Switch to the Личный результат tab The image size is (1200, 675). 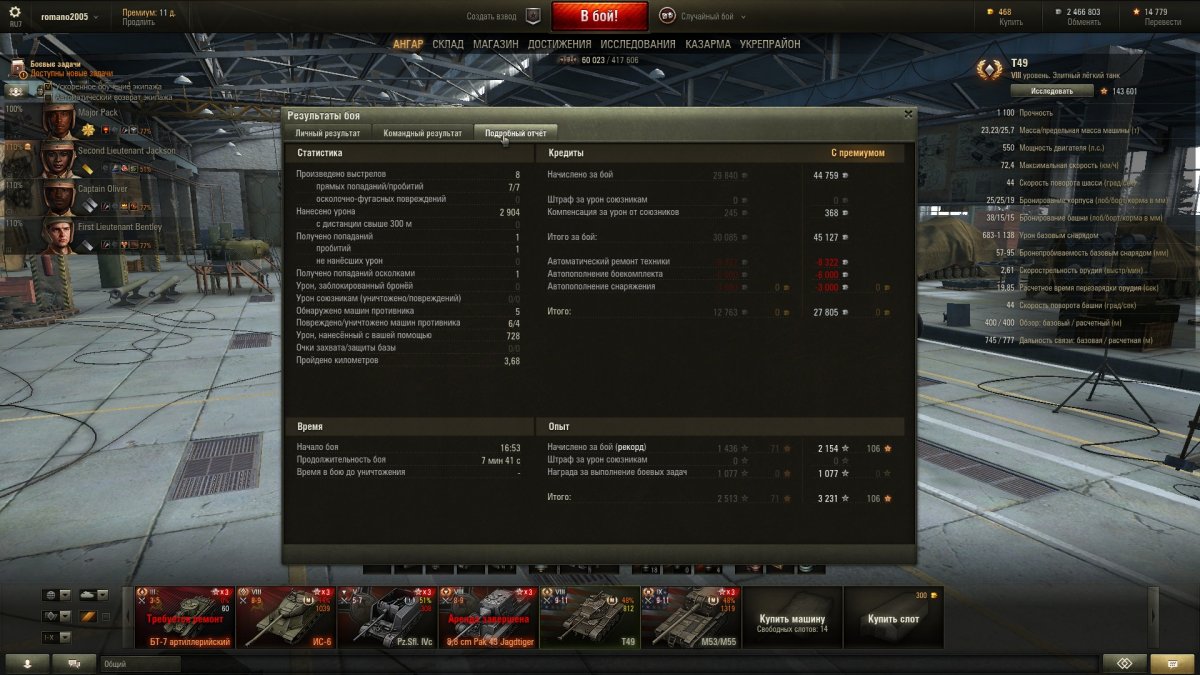pos(328,133)
